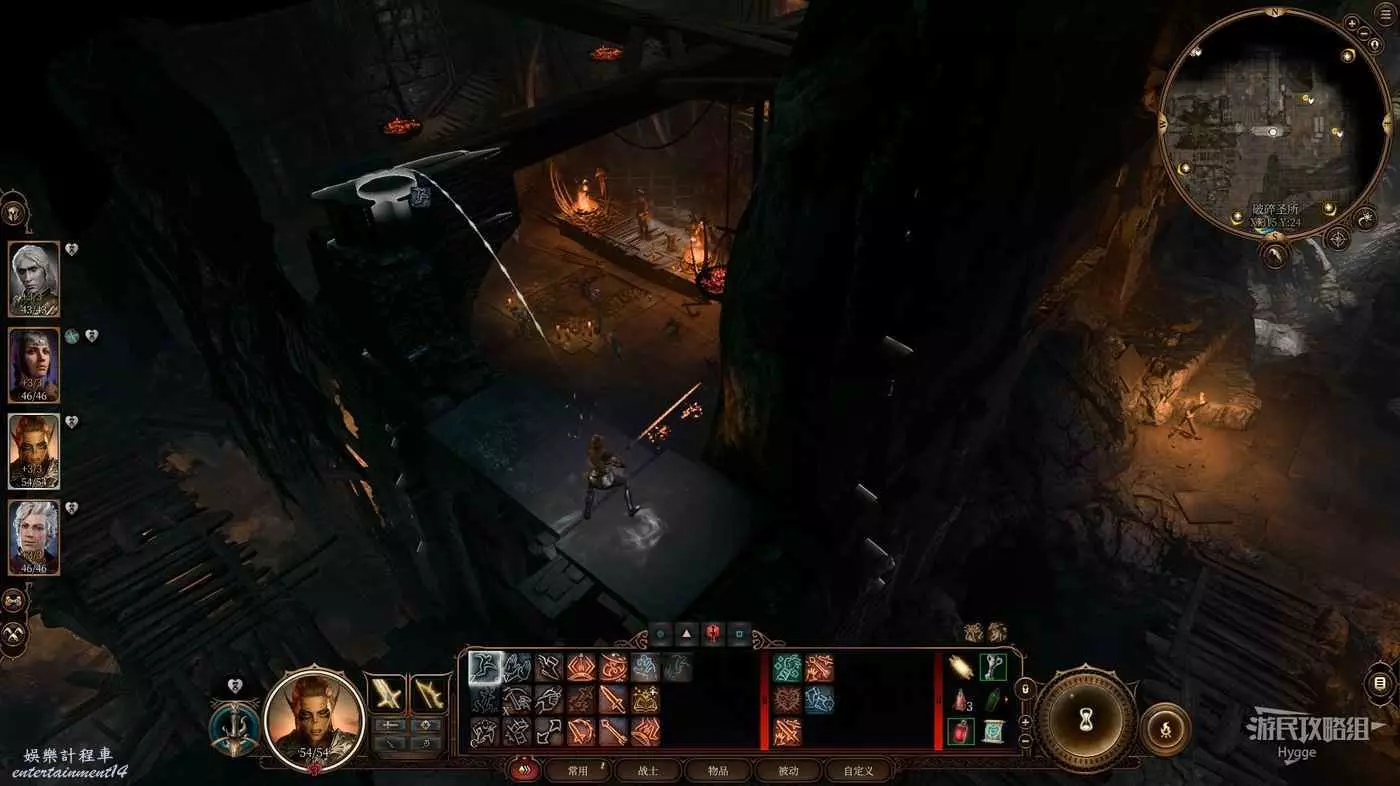Screen dimensions: 1400x786
Task: Activate the highlighted jump action icon
Action: point(486,668)
